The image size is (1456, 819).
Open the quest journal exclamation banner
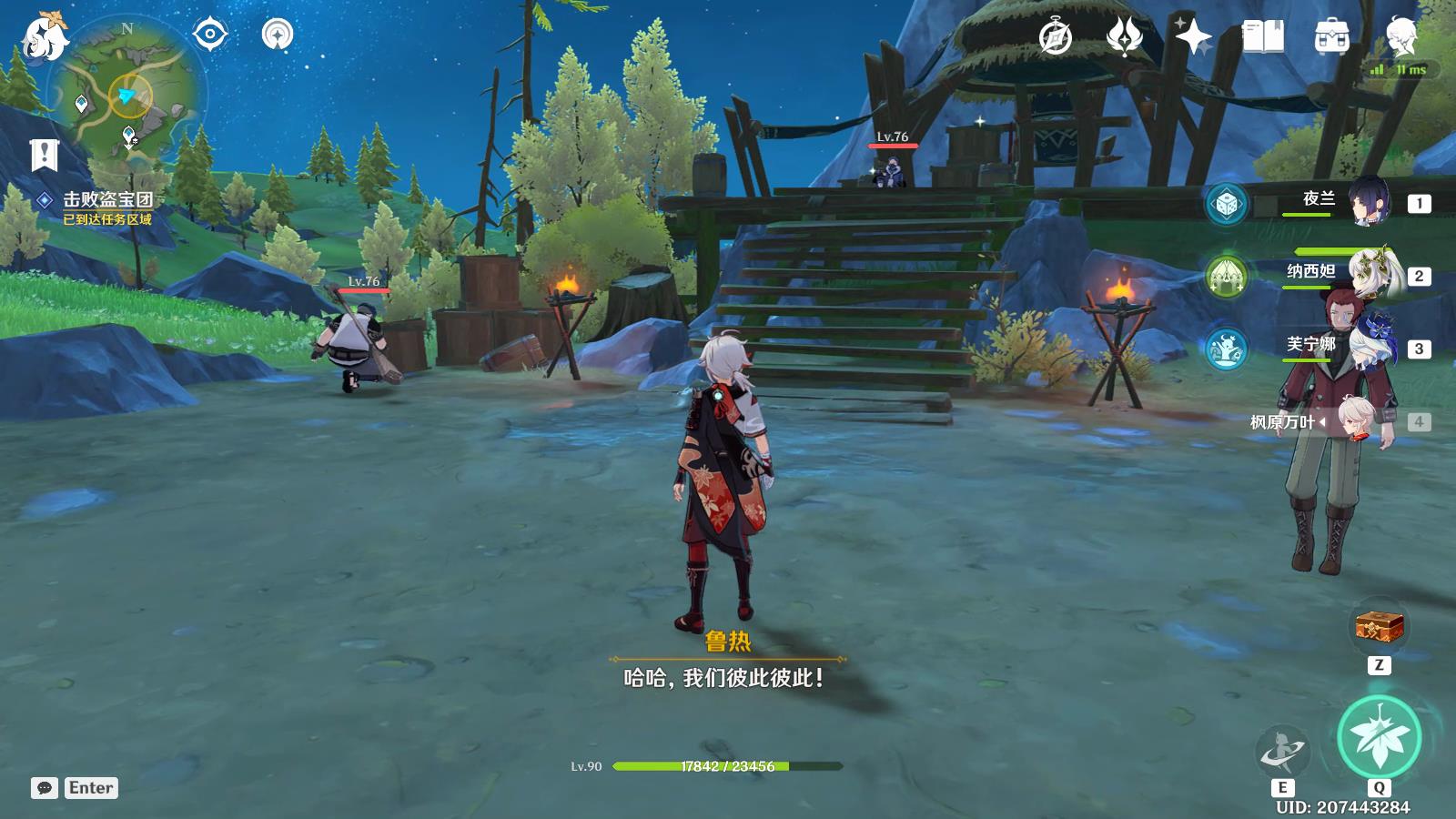click(44, 155)
